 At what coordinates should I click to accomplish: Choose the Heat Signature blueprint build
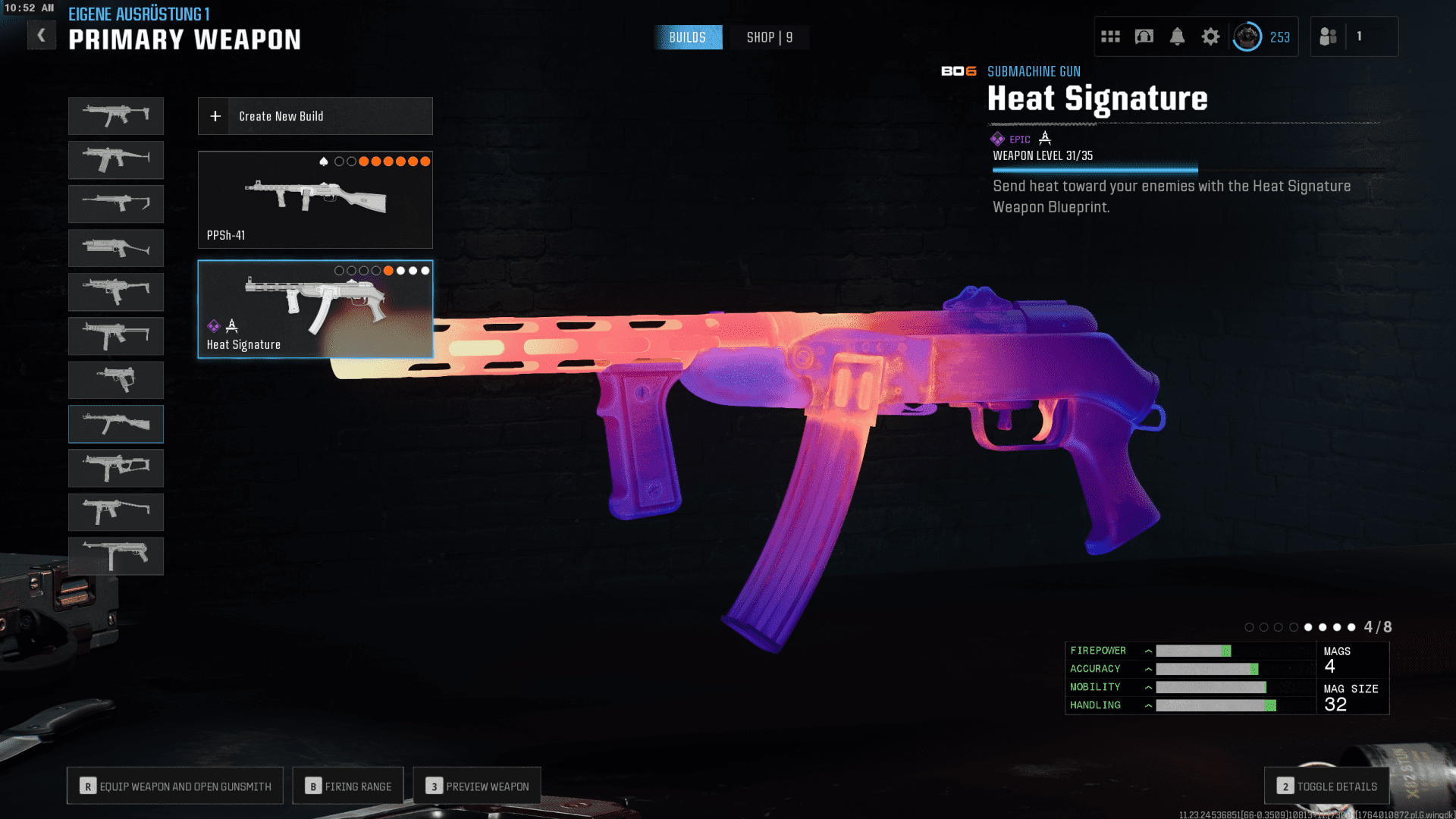click(315, 309)
